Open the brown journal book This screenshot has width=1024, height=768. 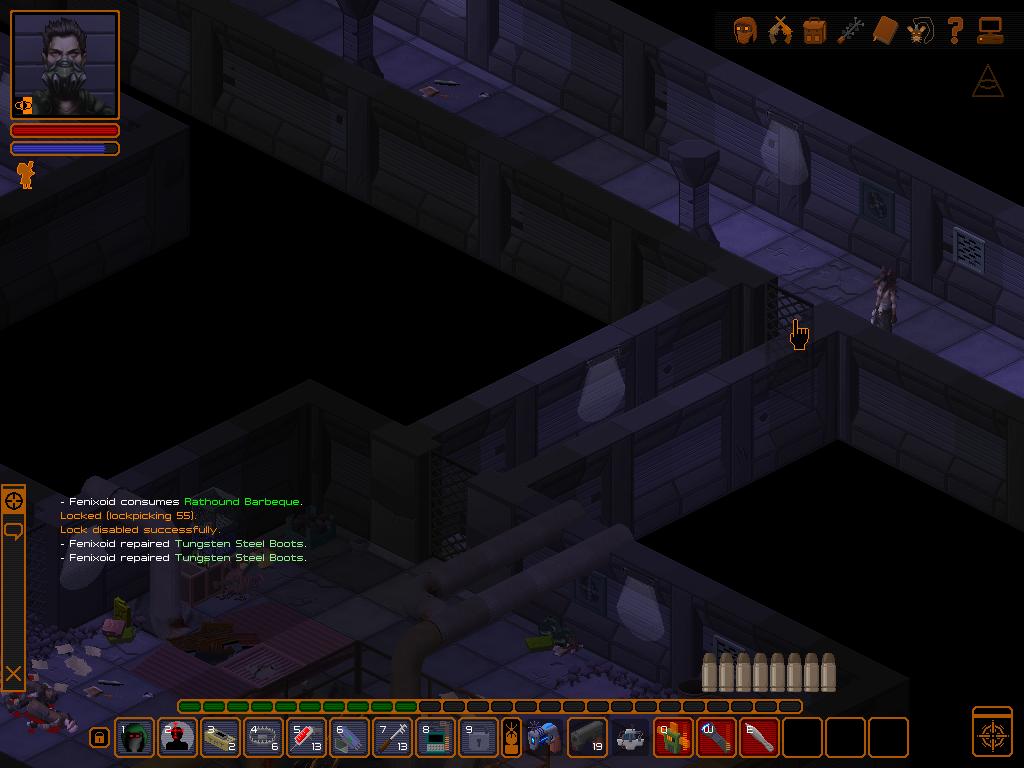[885, 30]
